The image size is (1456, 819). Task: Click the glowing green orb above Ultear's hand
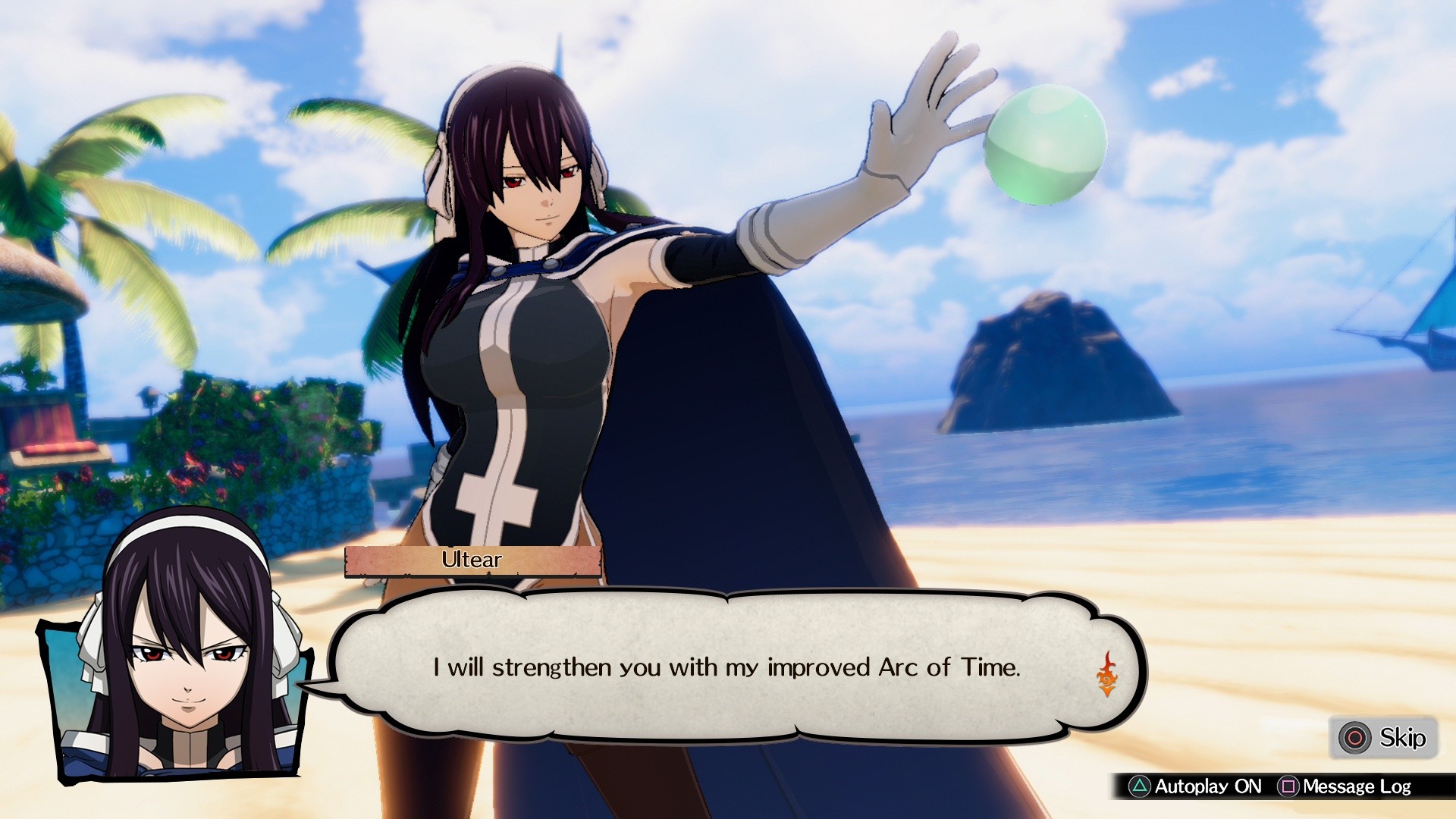tap(1045, 143)
